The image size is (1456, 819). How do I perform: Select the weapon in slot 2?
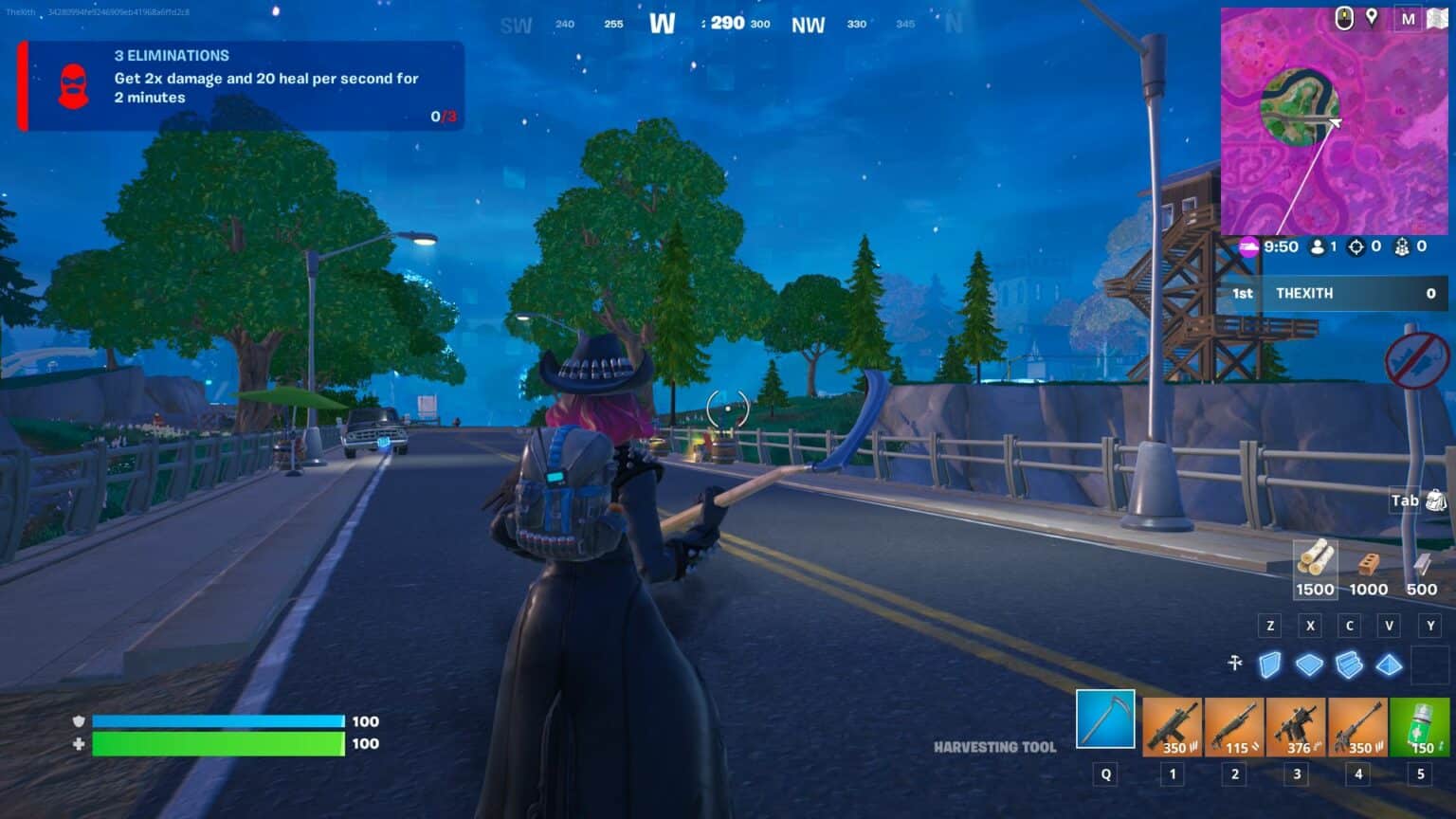point(1233,724)
